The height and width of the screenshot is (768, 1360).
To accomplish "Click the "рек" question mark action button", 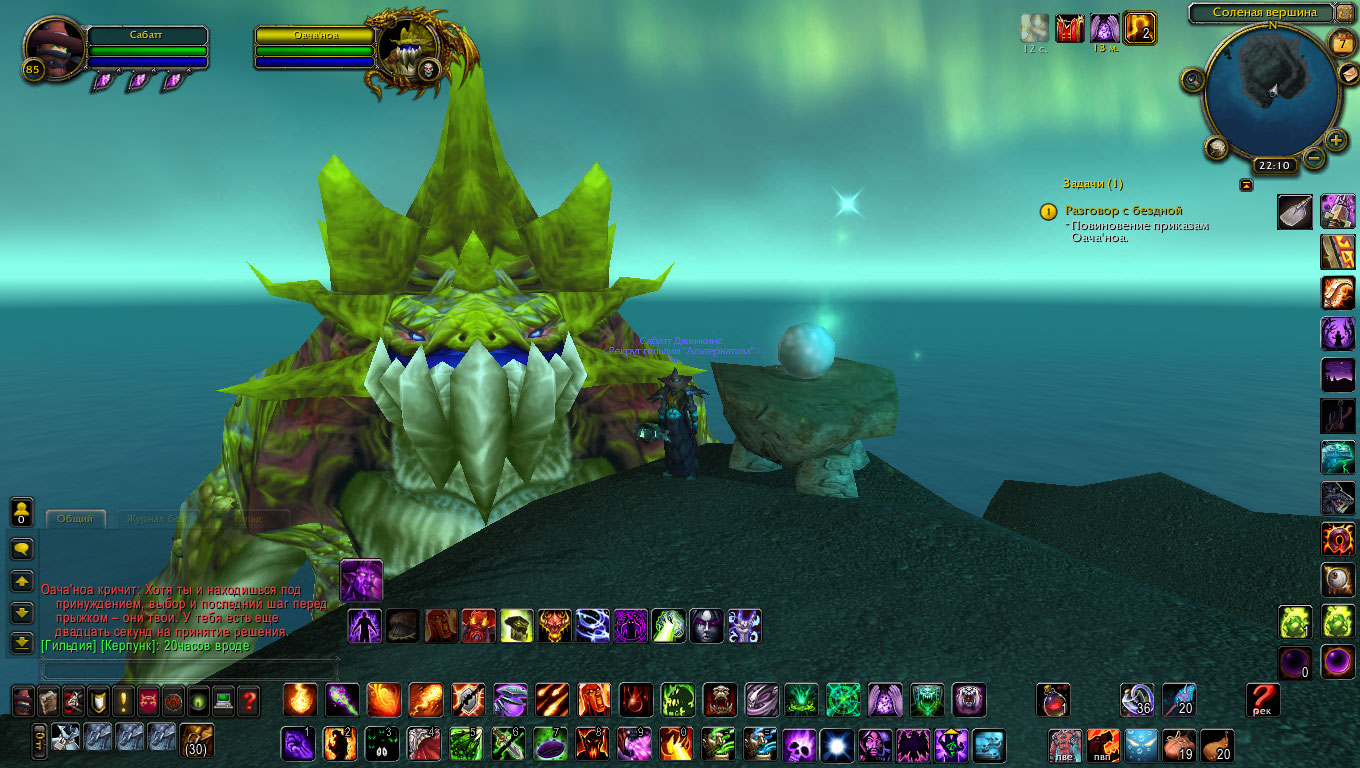I will pyautogui.click(x=1263, y=700).
